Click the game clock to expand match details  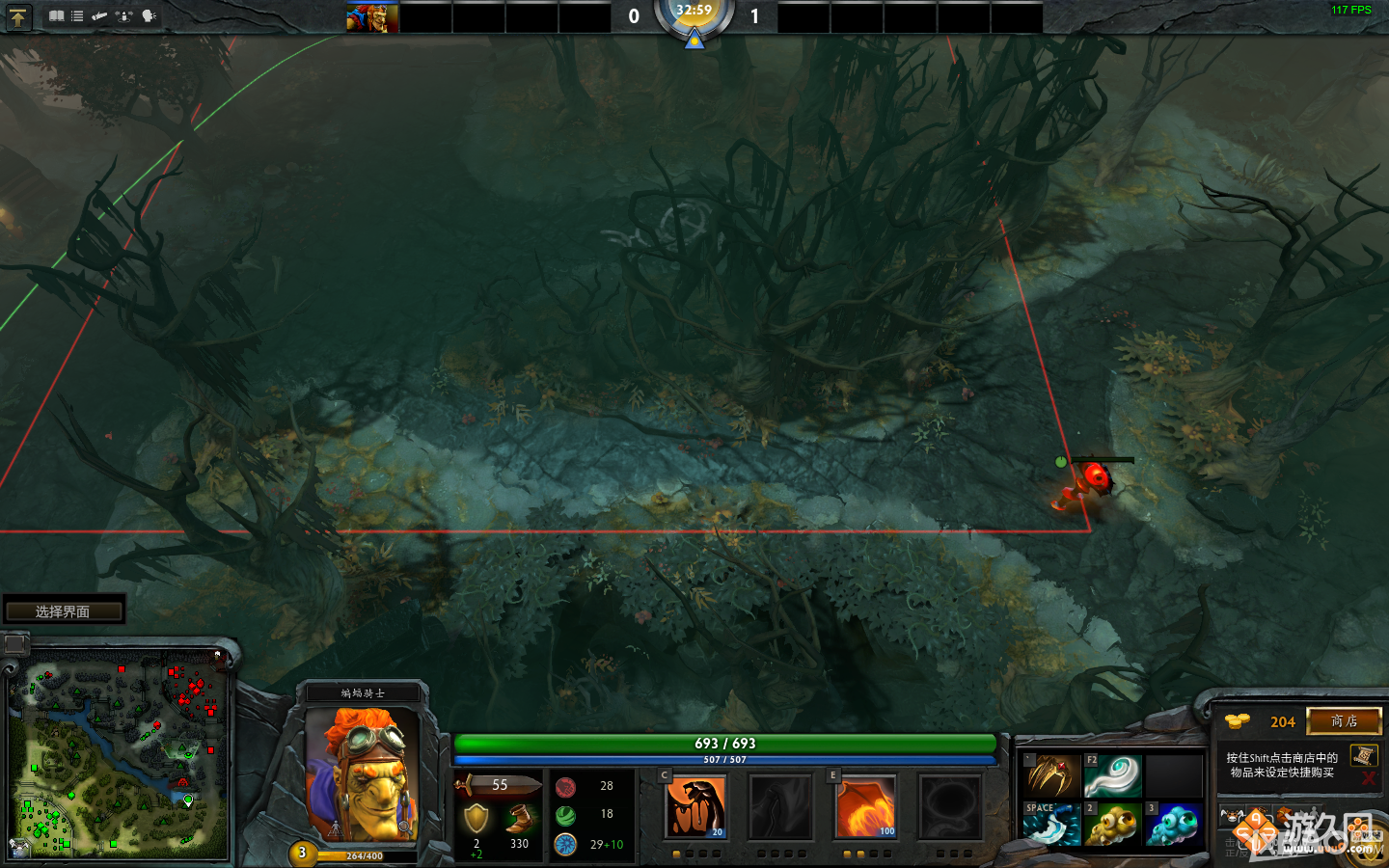(694, 17)
